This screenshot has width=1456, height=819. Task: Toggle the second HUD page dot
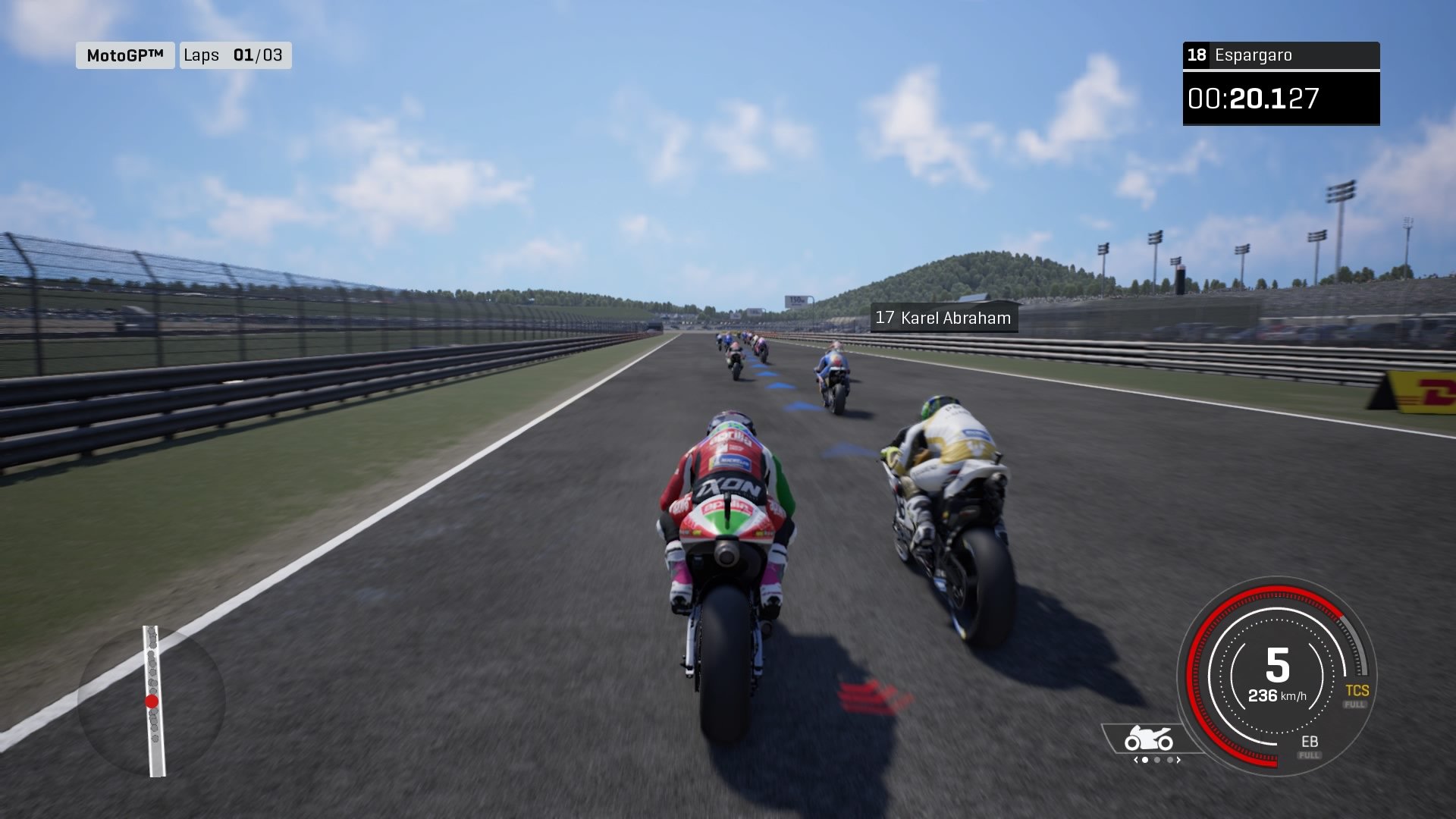point(1158,760)
